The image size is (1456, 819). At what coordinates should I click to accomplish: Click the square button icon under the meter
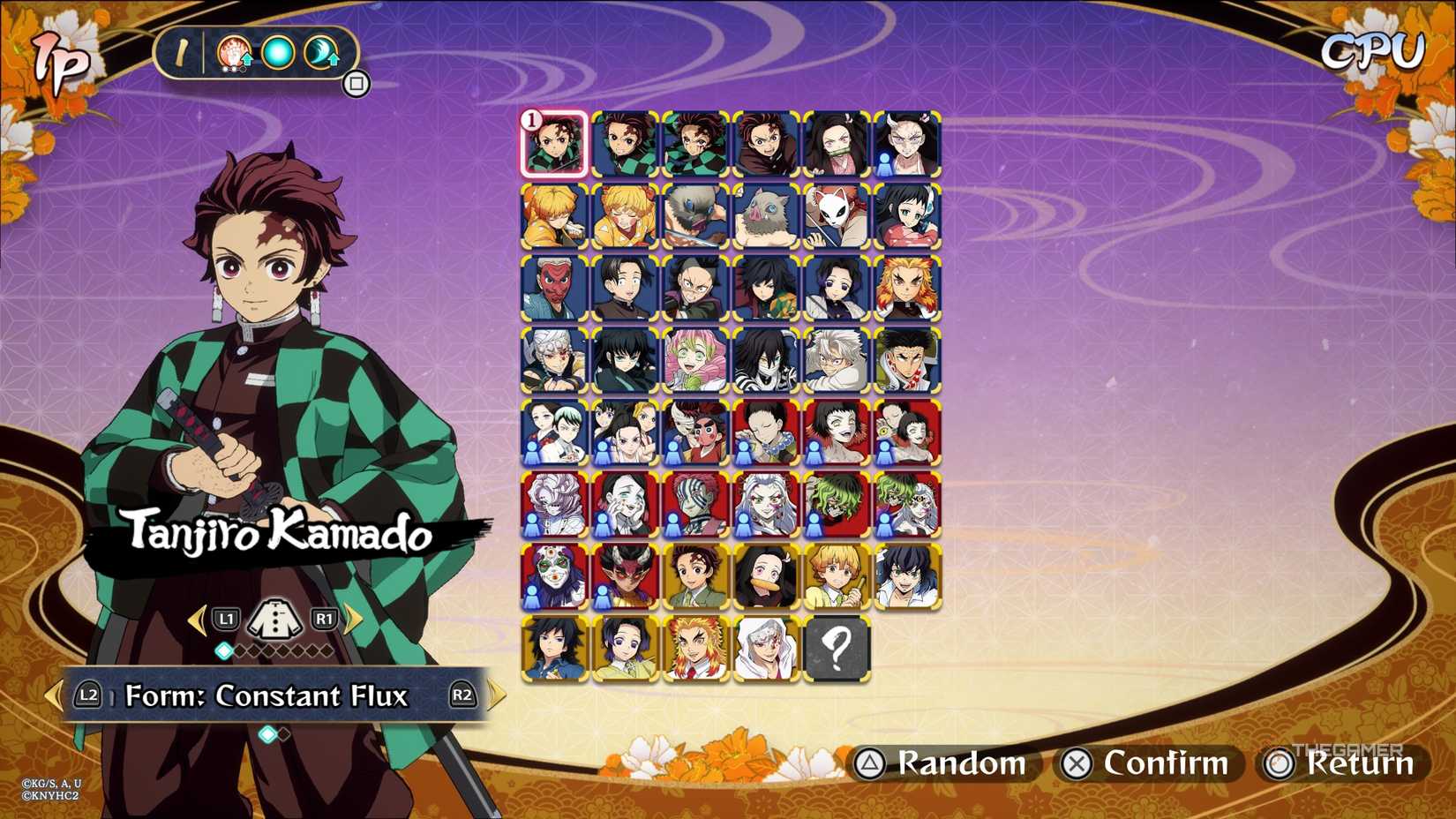[358, 82]
